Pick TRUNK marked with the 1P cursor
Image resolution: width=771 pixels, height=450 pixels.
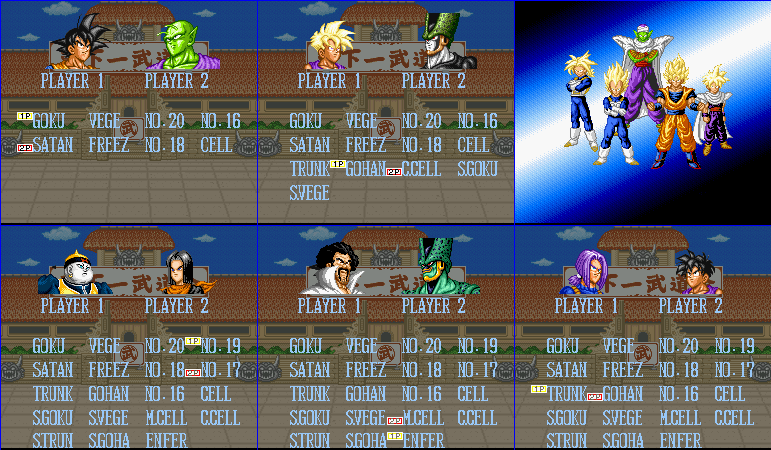tap(567, 394)
